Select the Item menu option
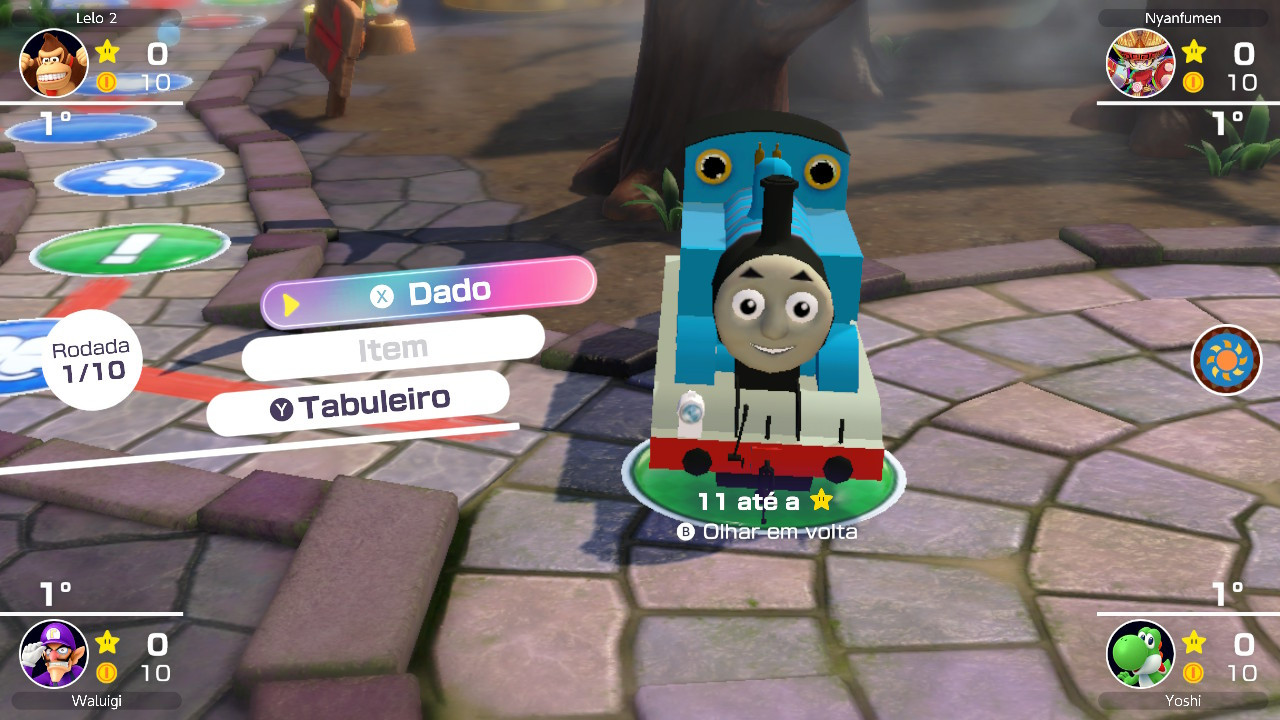Image resolution: width=1280 pixels, height=720 pixels. pyautogui.click(x=392, y=347)
